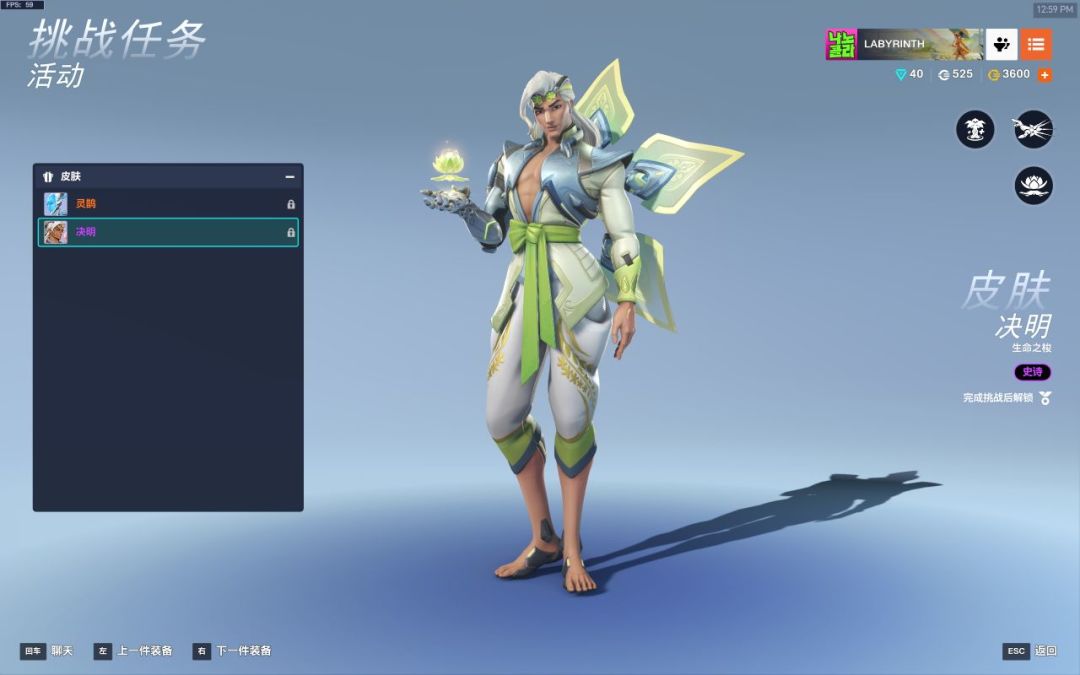
Task: Open the orange list menu button
Action: click(x=1036, y=44)
